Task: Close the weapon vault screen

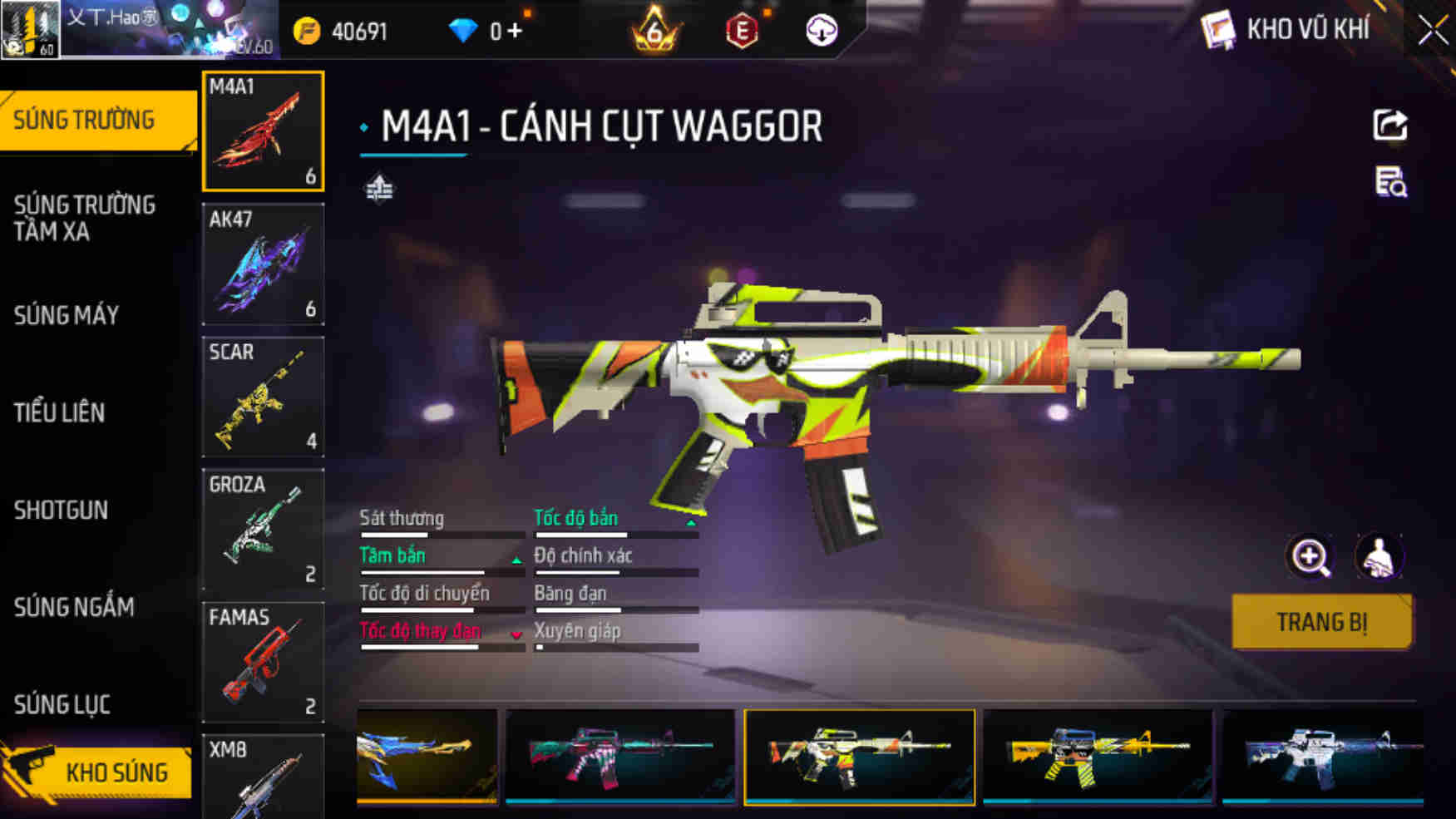Action: [x=1433, y=31]
